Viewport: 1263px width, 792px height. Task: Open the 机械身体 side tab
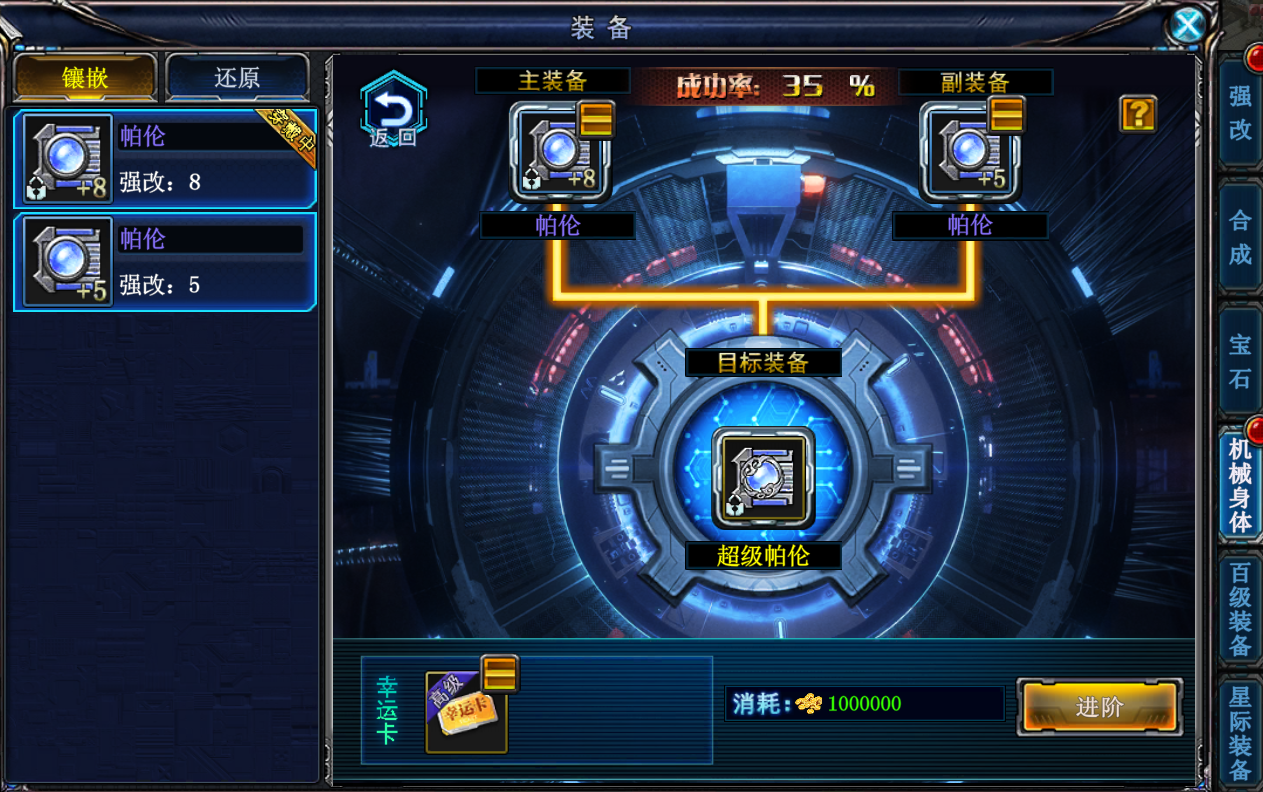coord(1240,484)
